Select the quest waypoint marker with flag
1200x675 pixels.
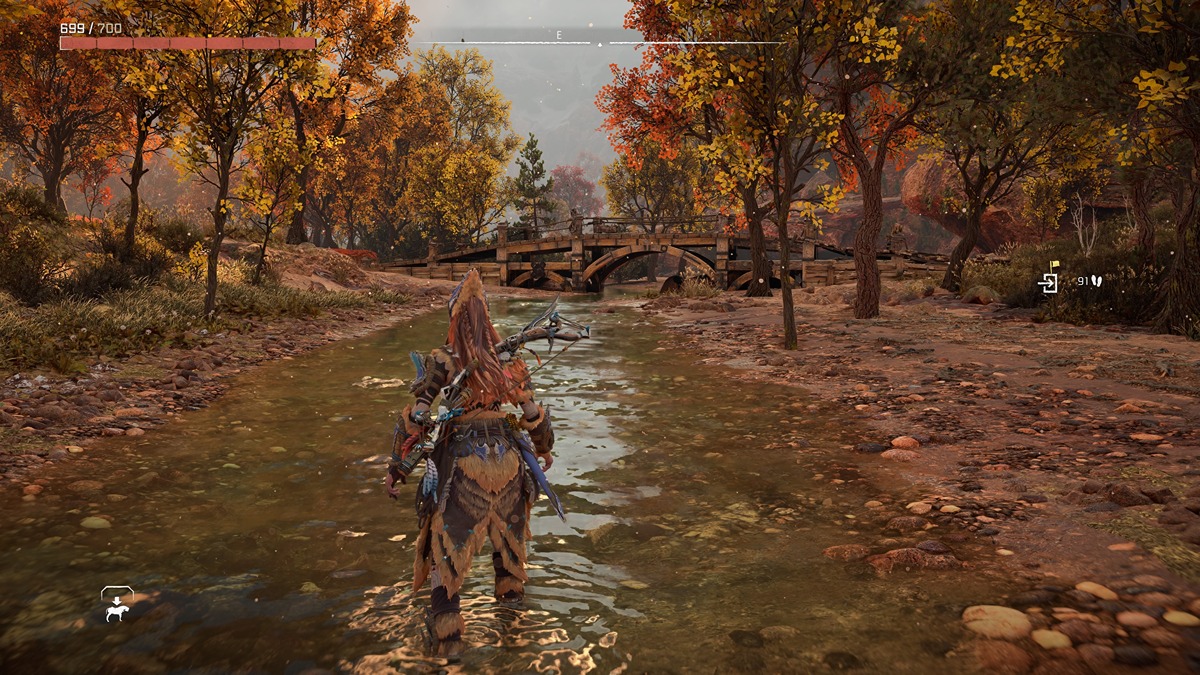coord(1048,279)
